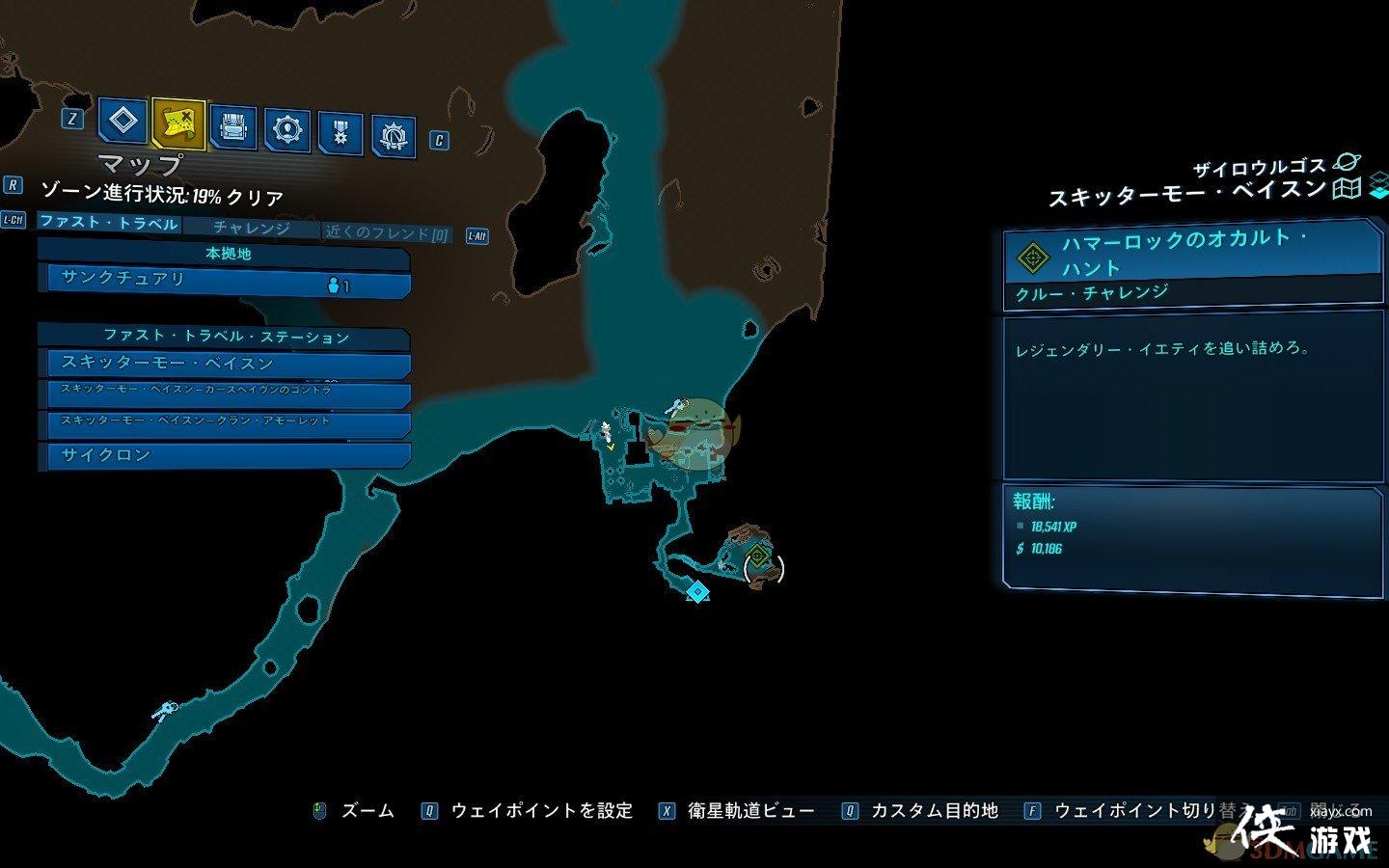Choose the スキッターモー・ベイスン station
1389x868 pixels.
click(x=224, y=364)
